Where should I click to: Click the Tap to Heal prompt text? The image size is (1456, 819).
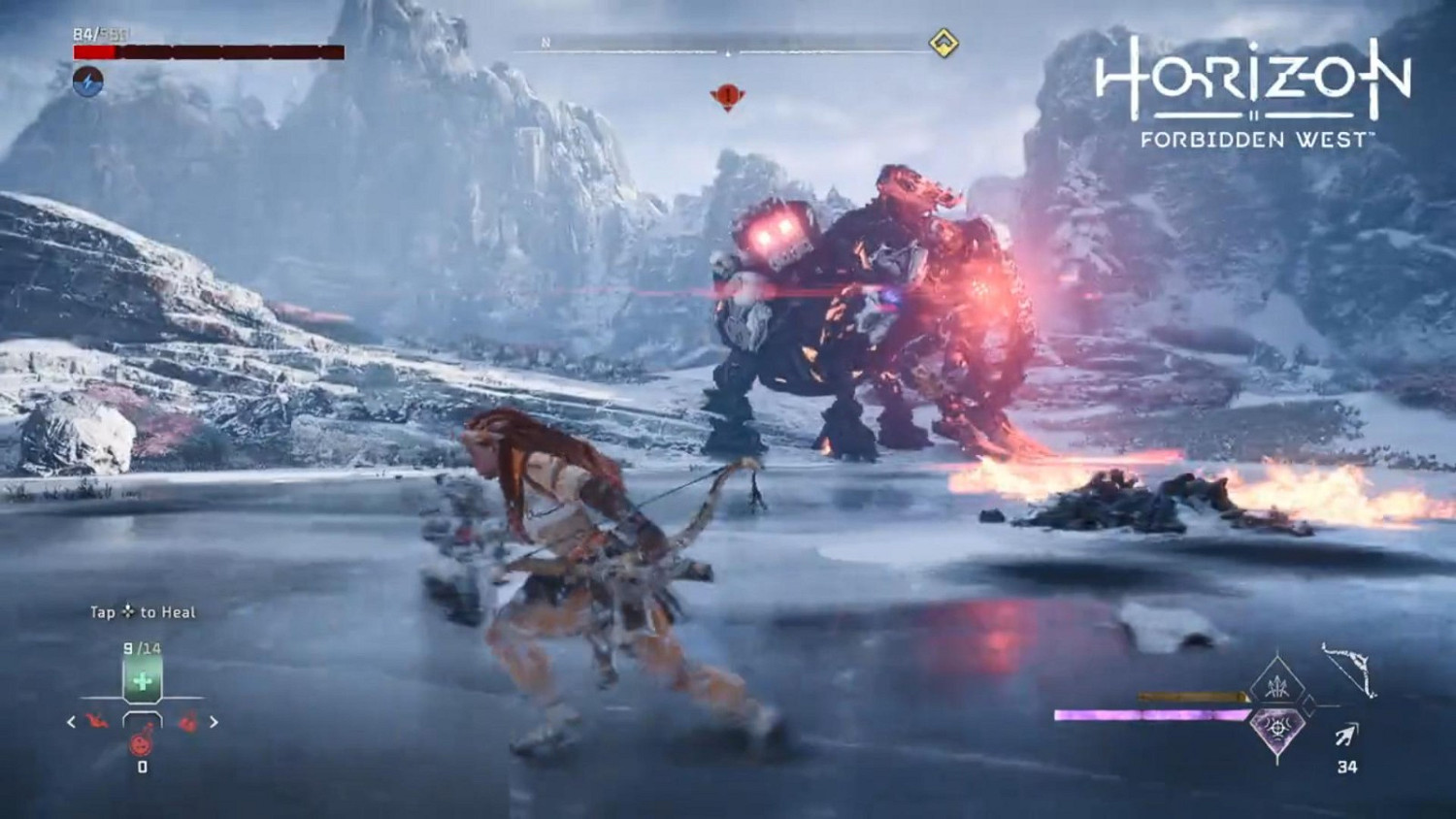(142, 612)
